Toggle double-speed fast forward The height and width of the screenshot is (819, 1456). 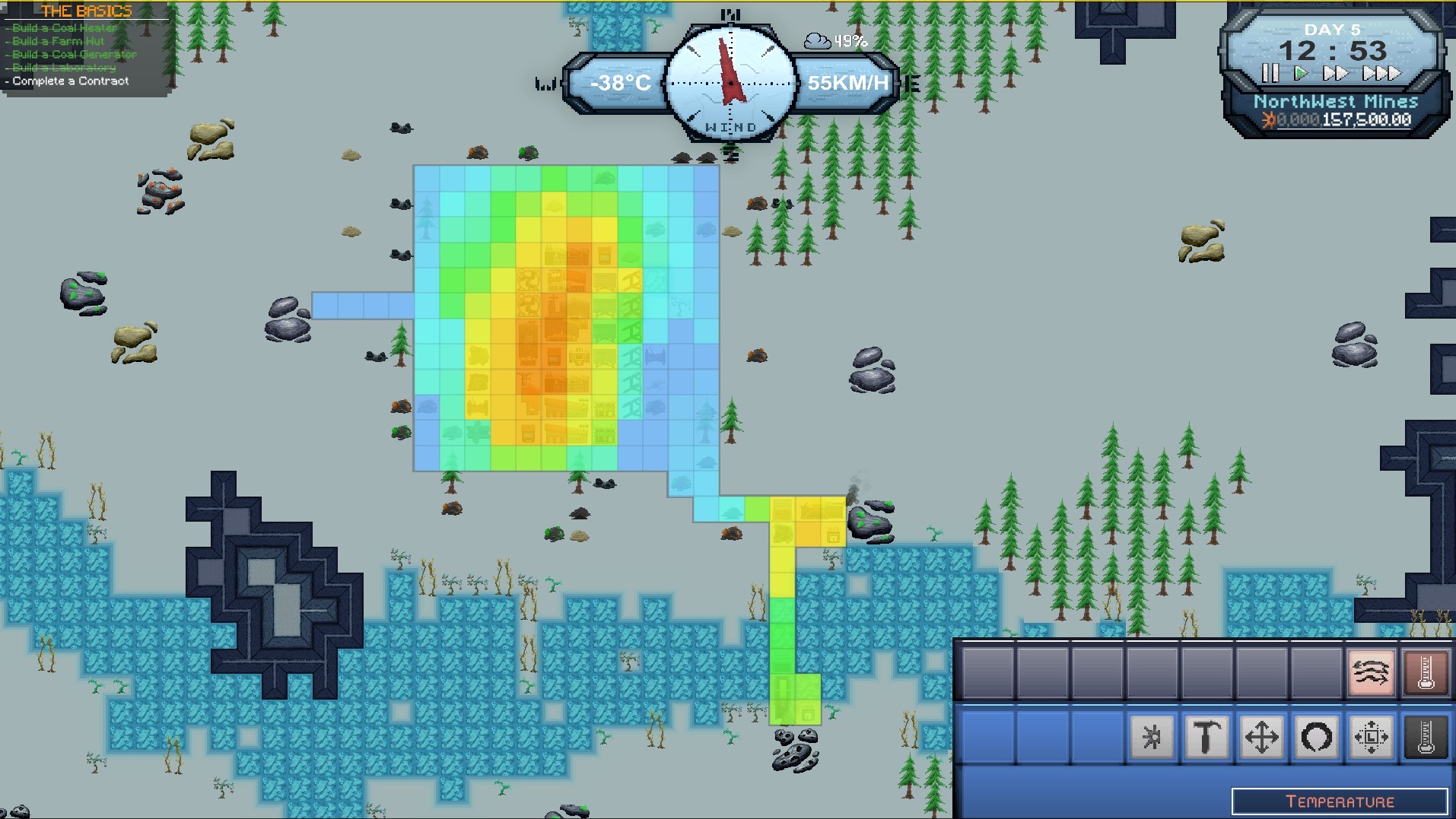pyautogui.click(x=1337, y=74)
